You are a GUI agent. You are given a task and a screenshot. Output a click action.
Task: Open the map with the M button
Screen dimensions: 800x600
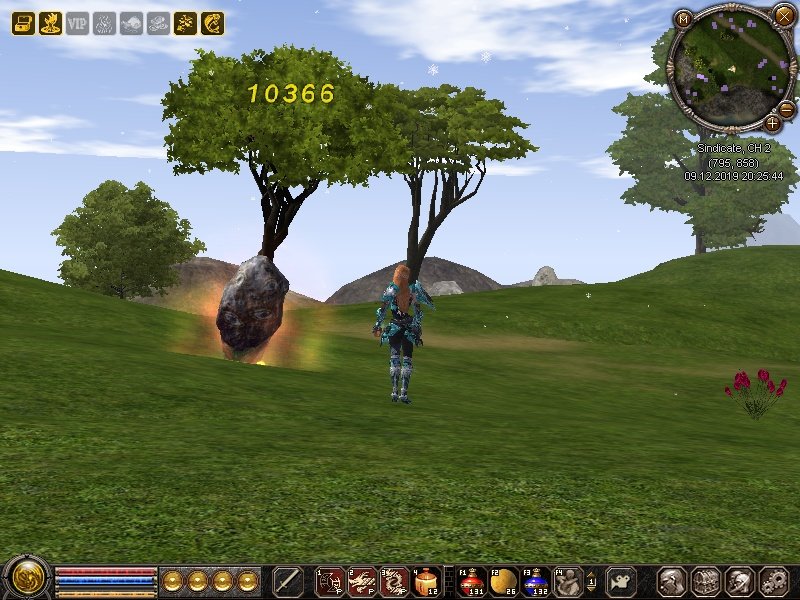[683, 19]
